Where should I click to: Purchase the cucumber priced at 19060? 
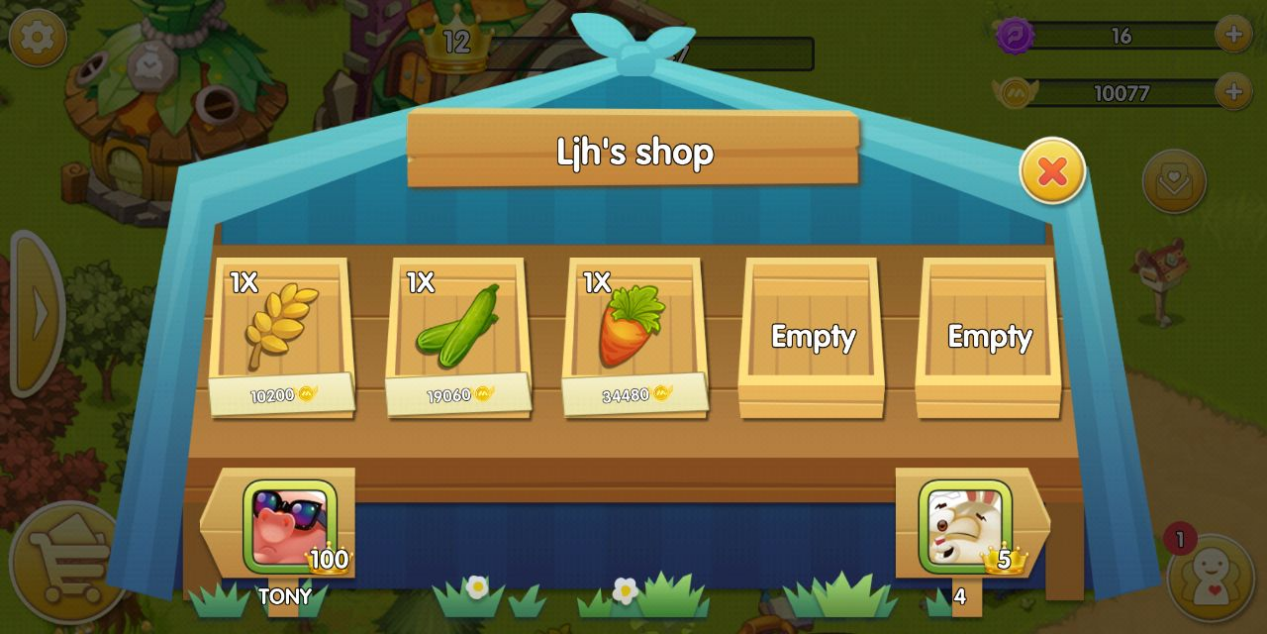(x=457, y=336)
